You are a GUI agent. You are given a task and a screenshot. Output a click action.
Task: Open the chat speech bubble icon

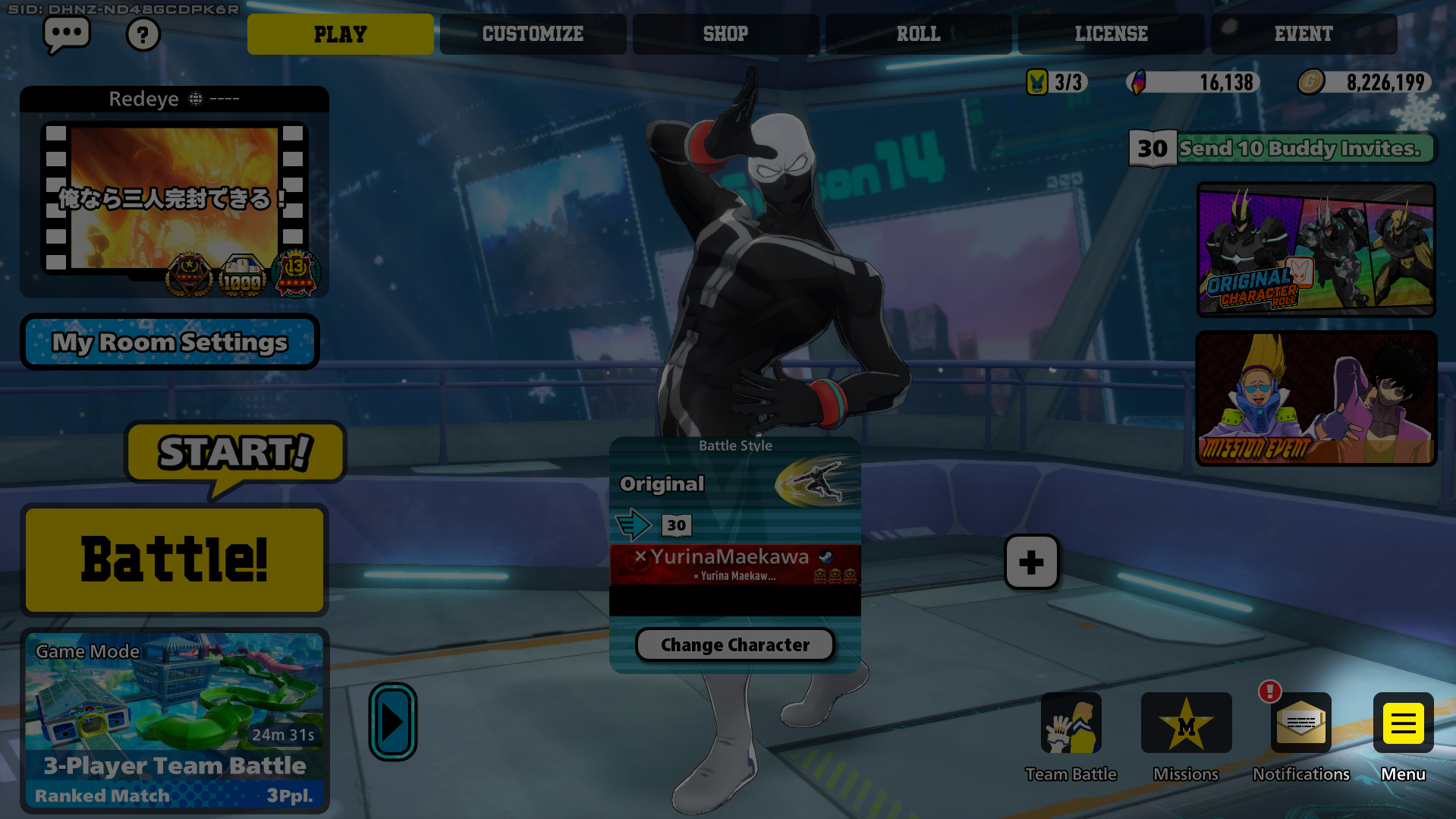point(67,34)
